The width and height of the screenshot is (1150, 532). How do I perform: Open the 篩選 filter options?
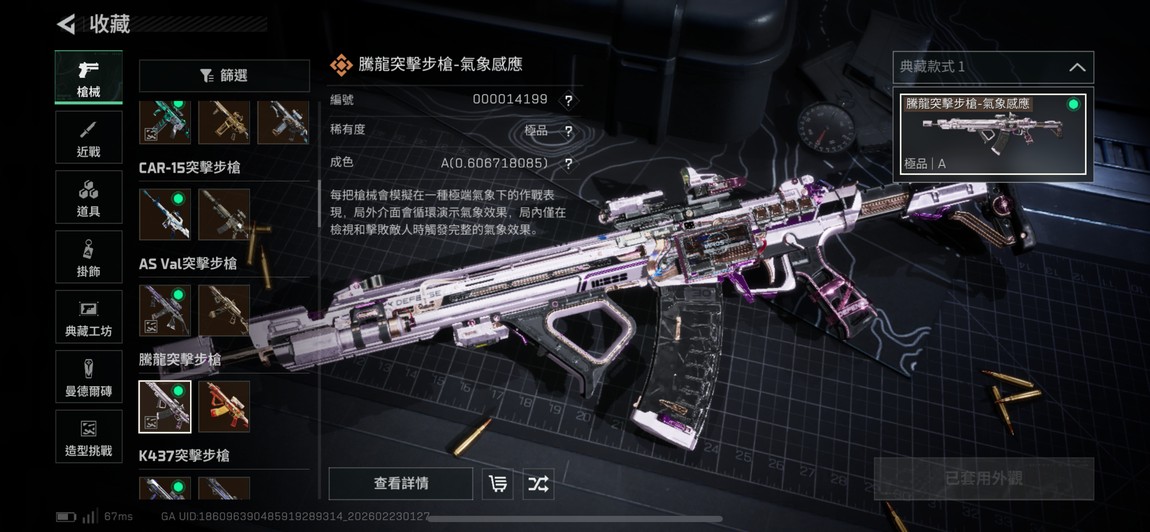tap(224, 76)
